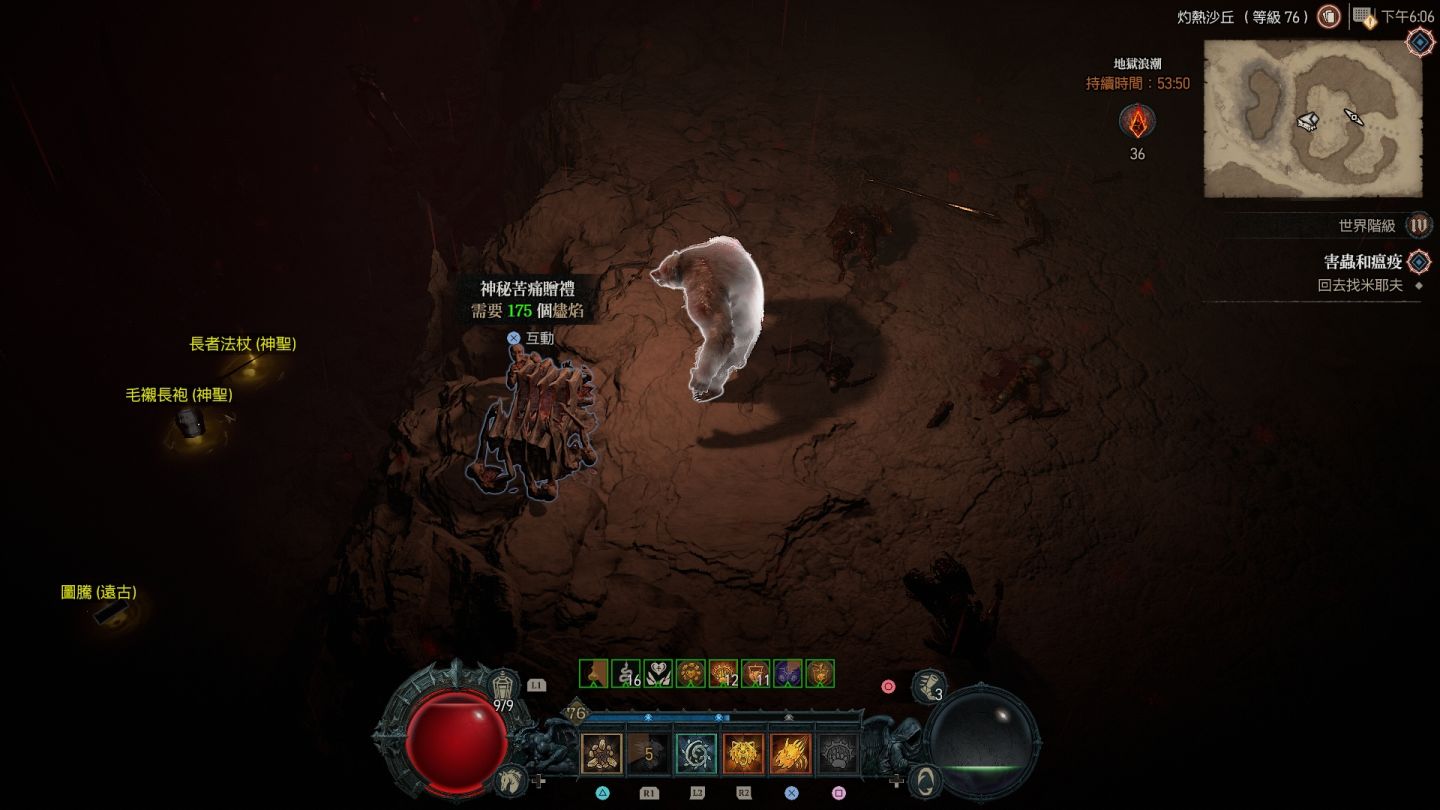Viewport: 1440px width, 810px height.
Task: Select the greyed-out bear paw skill
Action: 838,754
